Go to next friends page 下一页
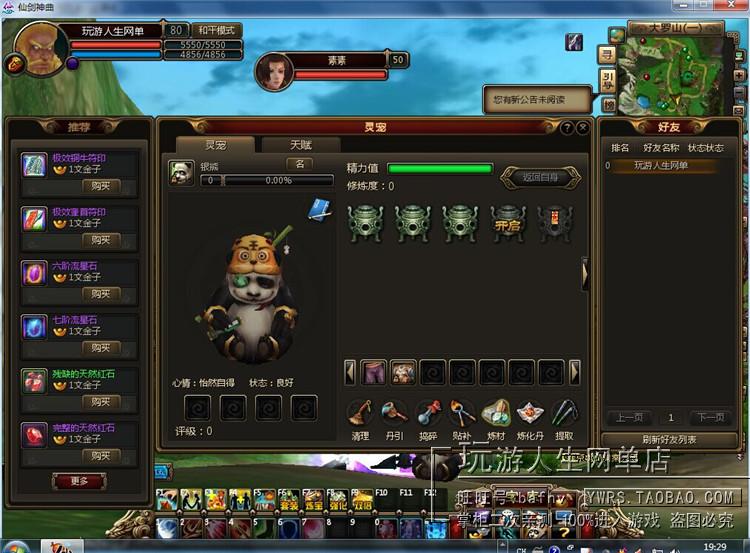This screenshot has width=750, height=553. [x=709, y=417]
